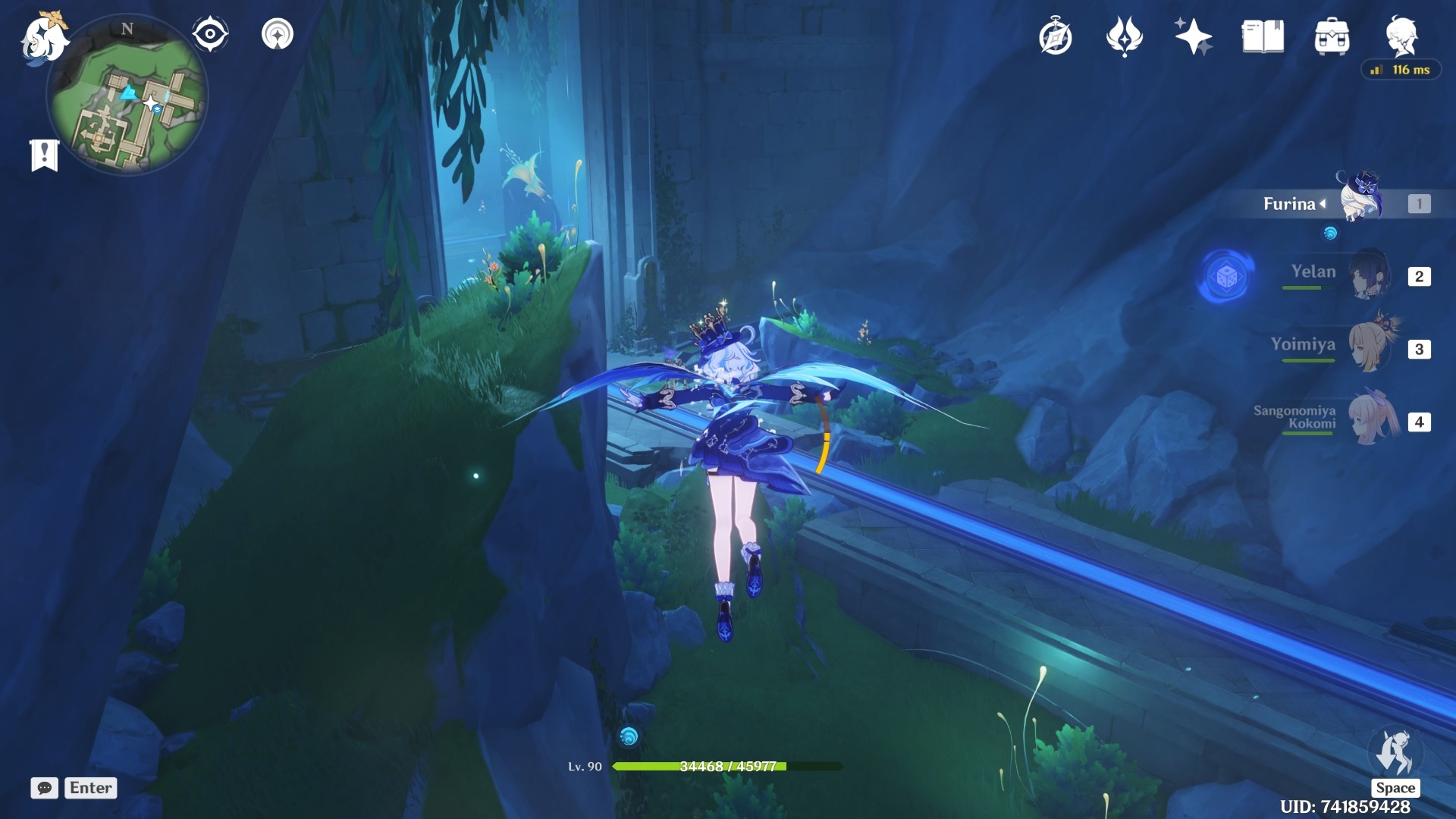Click the elemental sight eye icon
Screen dimensions: 1456x819
point(210,34)
